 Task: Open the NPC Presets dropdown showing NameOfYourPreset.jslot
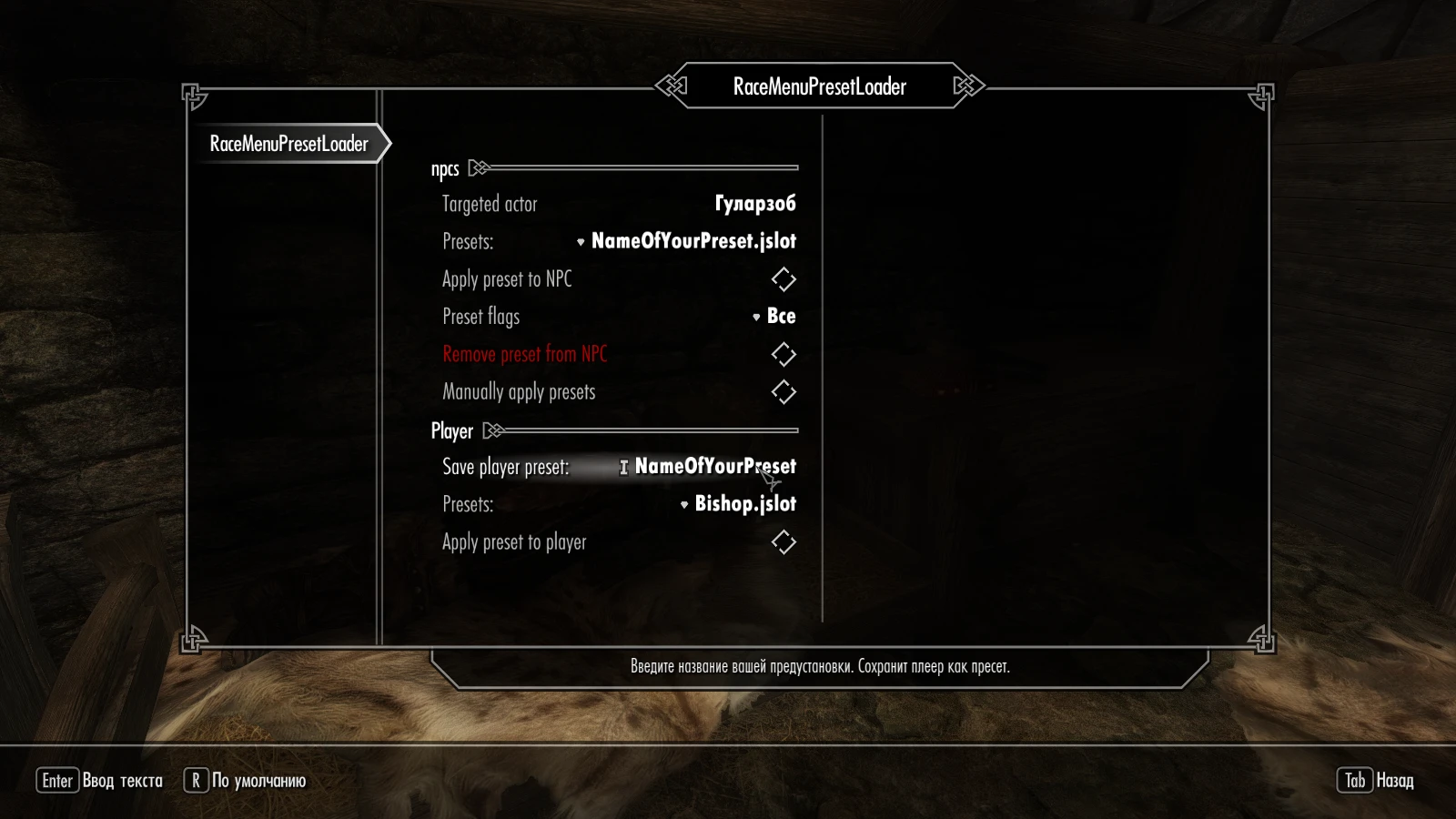point(692,242)
